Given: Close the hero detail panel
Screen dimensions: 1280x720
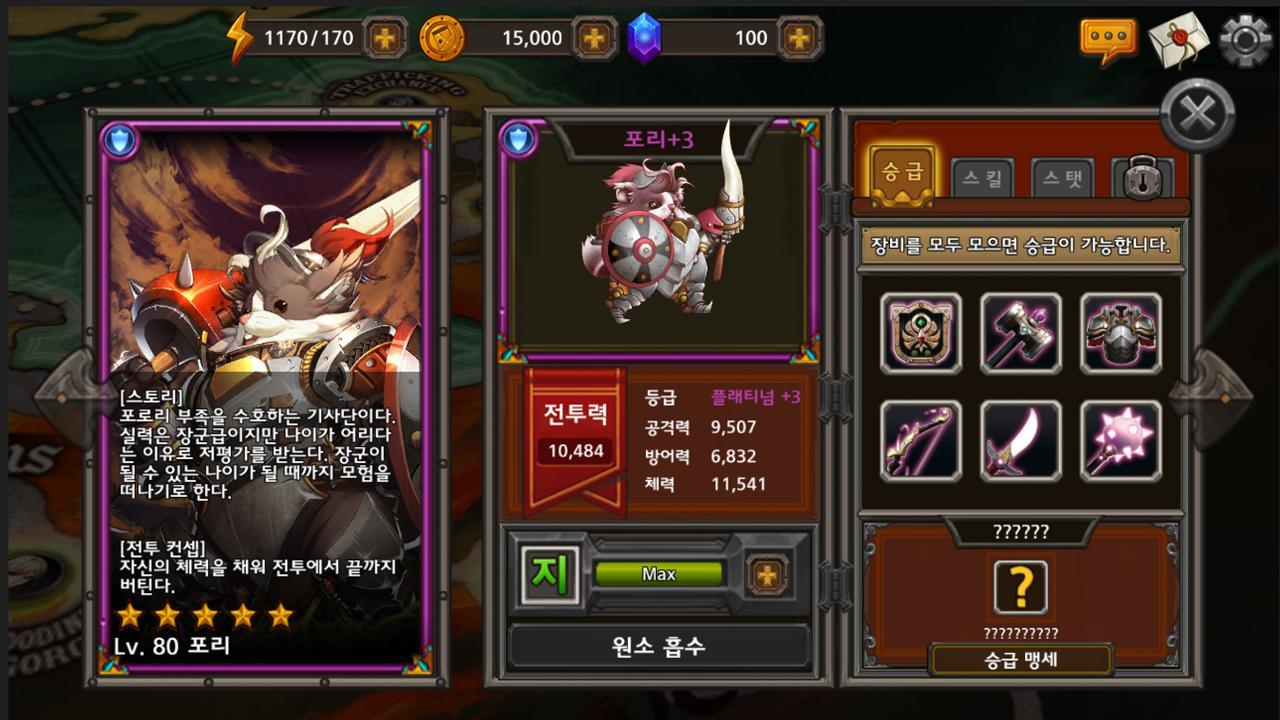Looking at the screenshot, I should 1197,114.
